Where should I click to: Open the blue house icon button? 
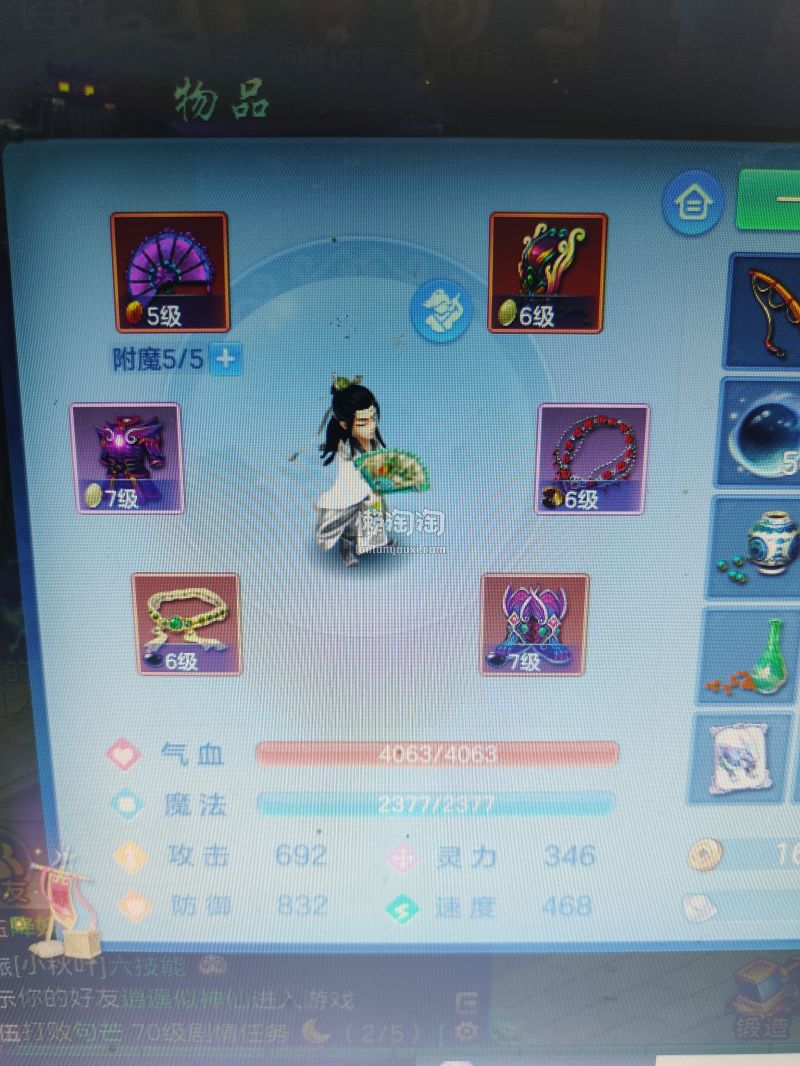[692, 203]
